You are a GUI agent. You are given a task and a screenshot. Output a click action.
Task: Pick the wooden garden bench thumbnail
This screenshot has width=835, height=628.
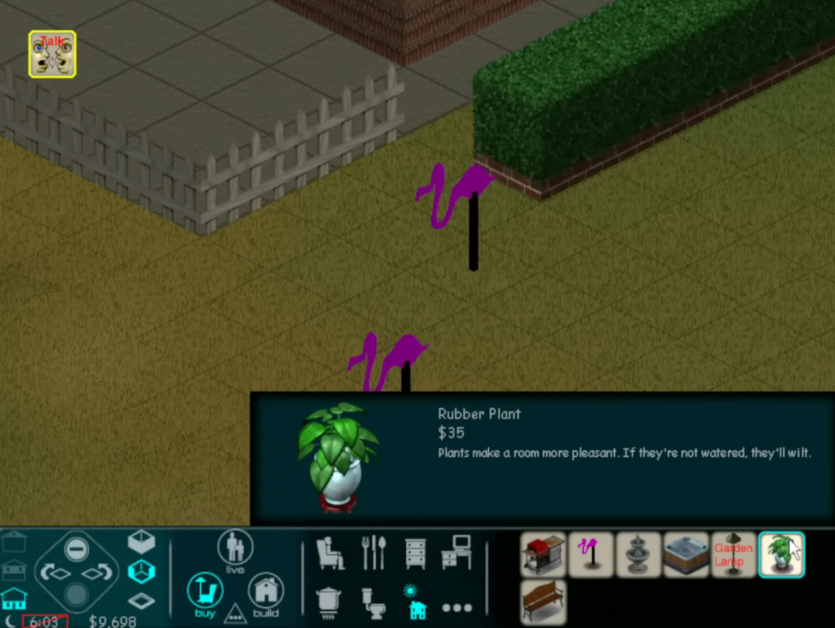543,602
